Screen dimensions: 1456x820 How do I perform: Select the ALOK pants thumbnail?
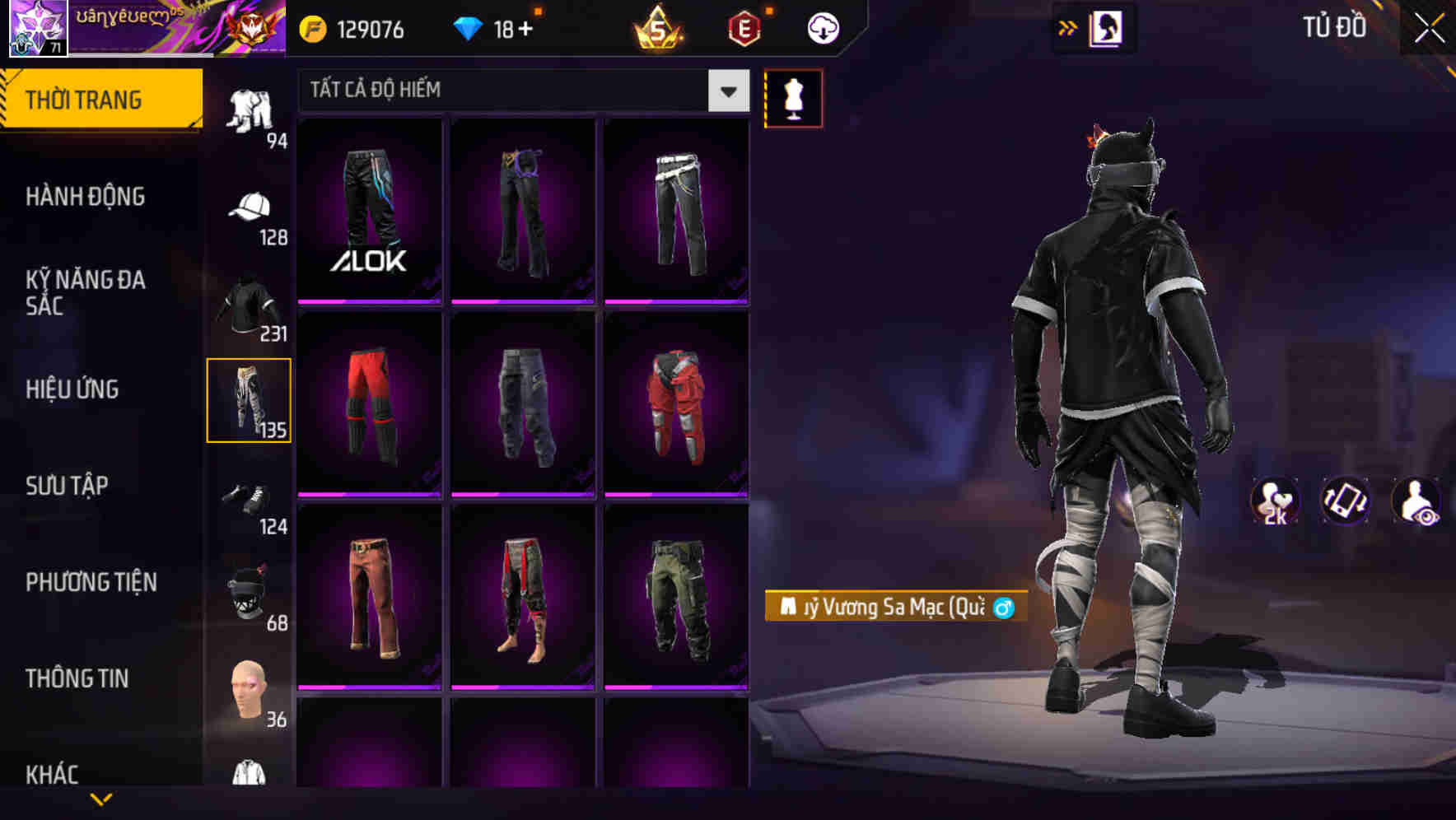[370, 210]
